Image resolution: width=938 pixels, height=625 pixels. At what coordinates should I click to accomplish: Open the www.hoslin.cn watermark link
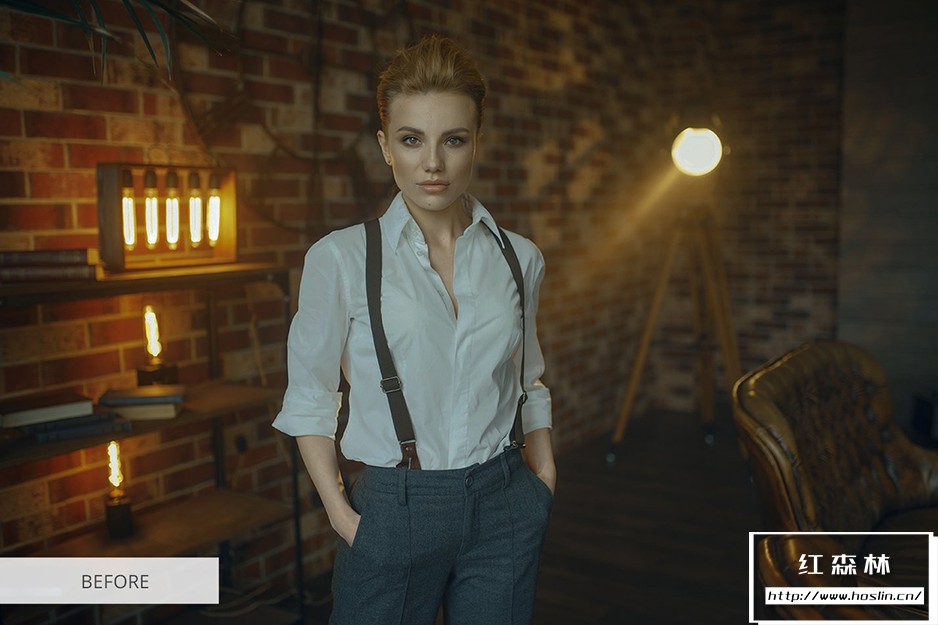pos(844,595)
